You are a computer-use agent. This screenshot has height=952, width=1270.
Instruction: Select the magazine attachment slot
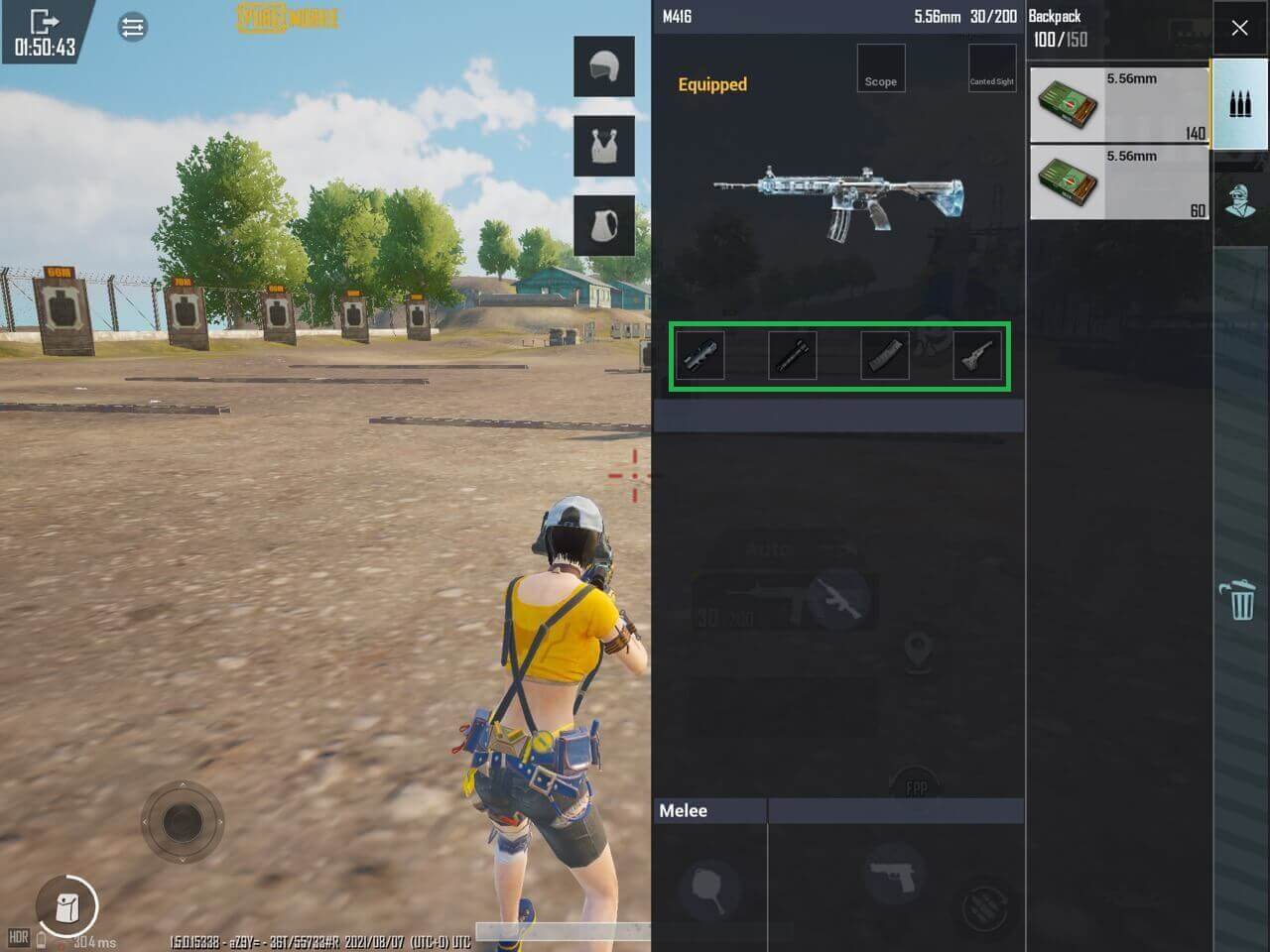pos(884,356)
